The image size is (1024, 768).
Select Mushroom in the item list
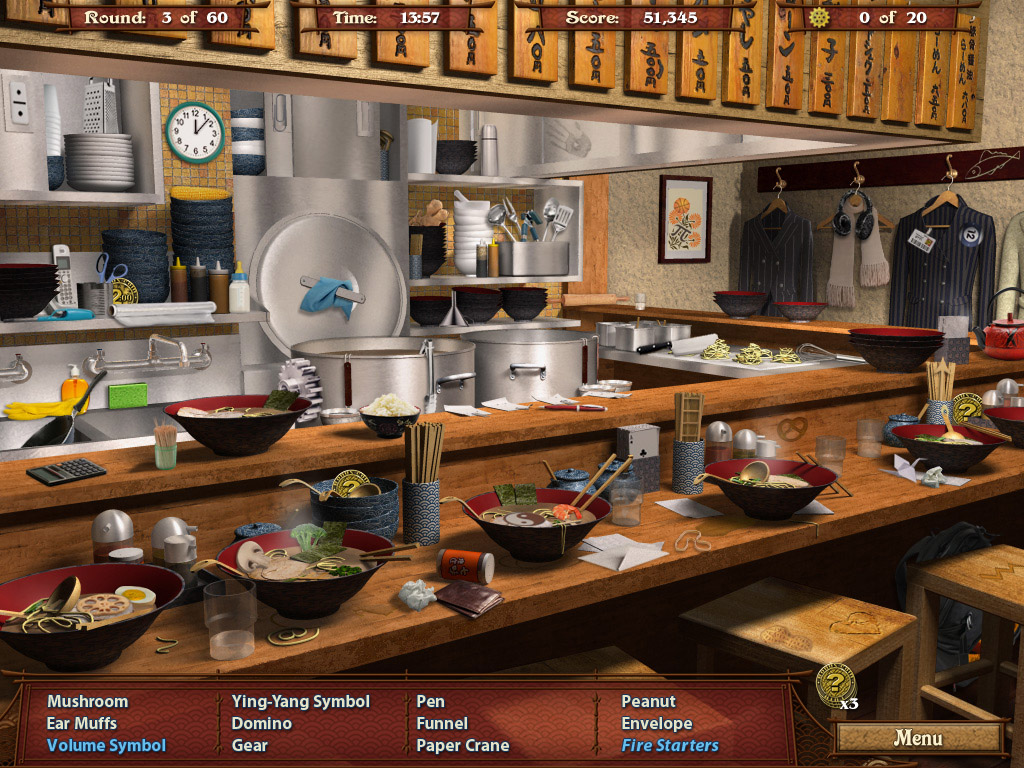[x=88, y=701]
